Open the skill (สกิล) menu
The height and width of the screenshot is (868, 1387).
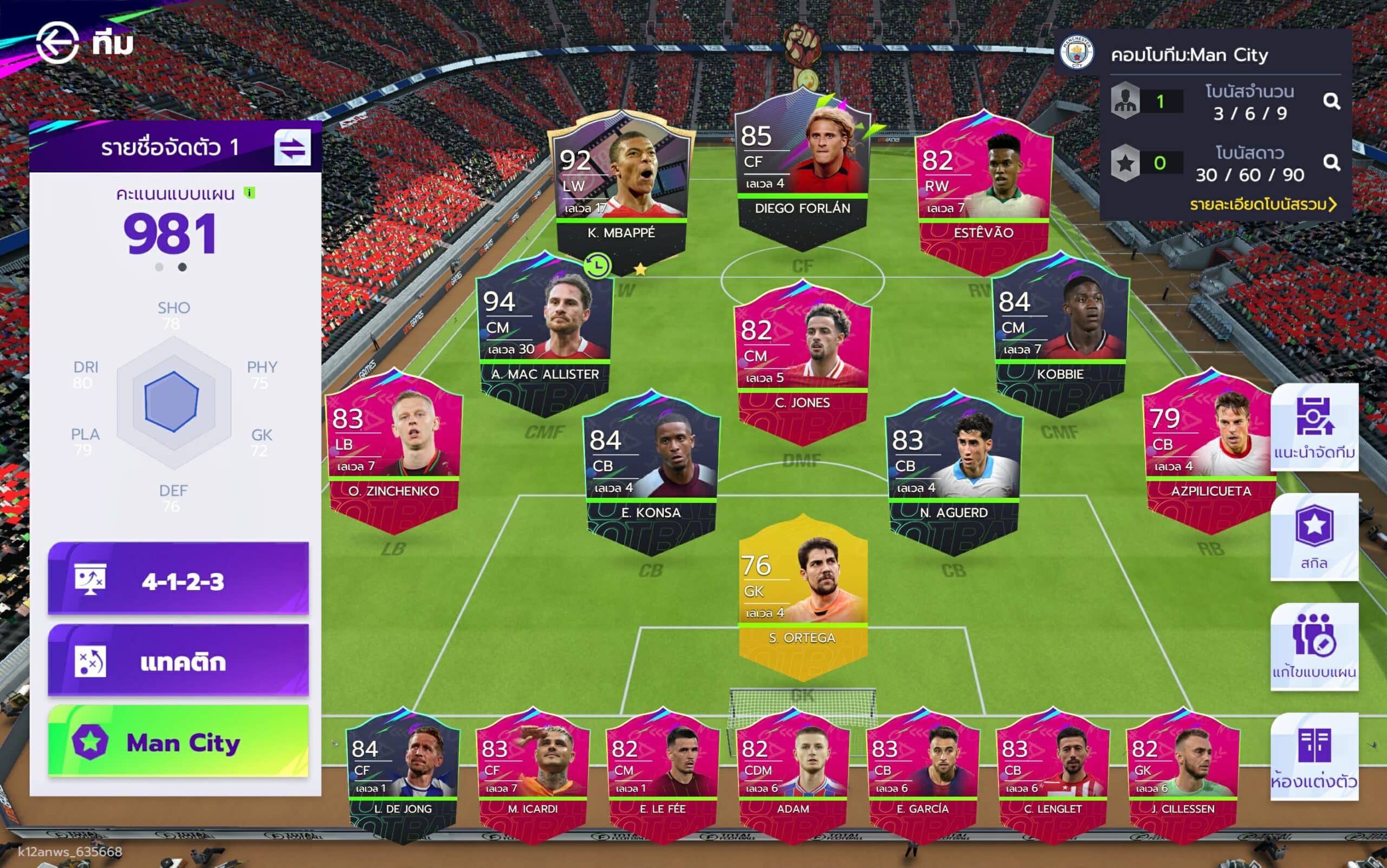tap(1313, 537)
